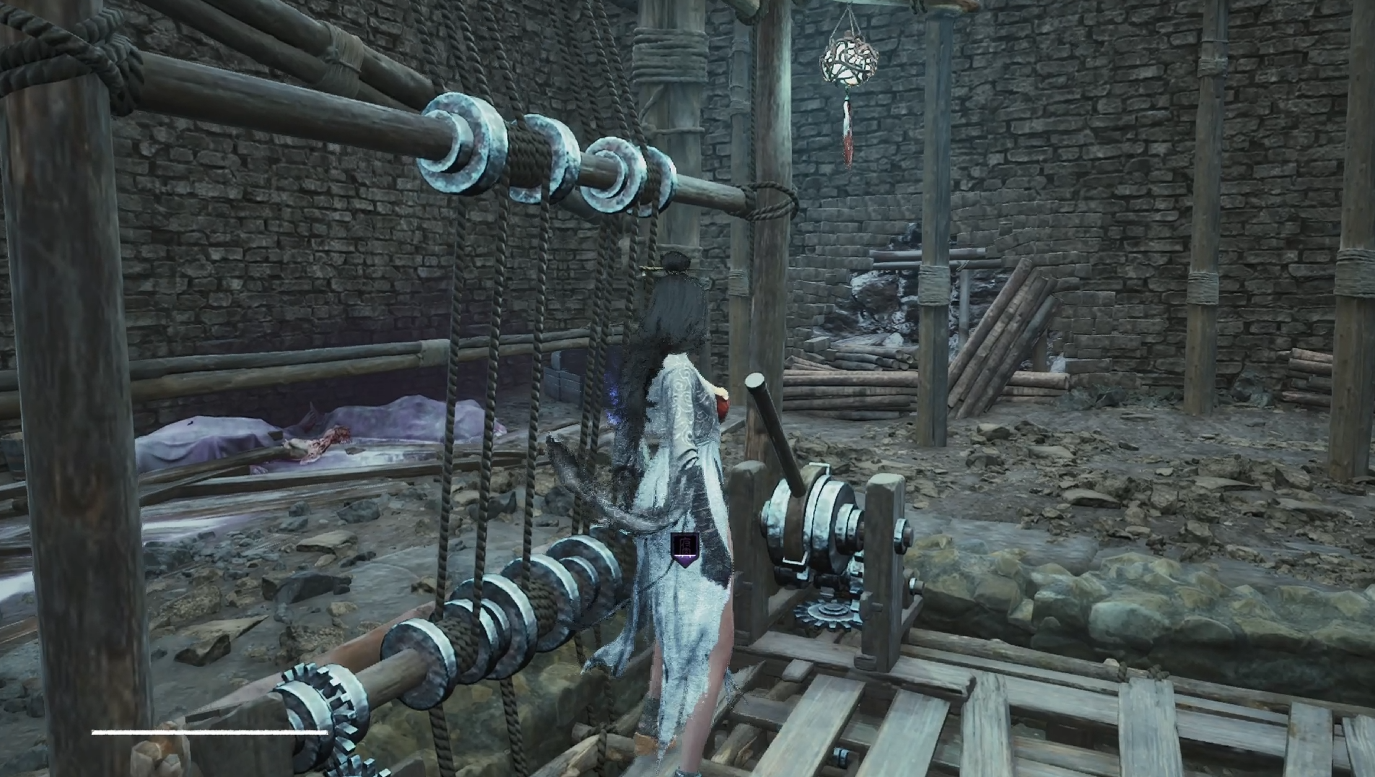This screenshot has width=1375, height=777.
Task: Click the purple shield-shaped status icon
Action: (685, 549)
